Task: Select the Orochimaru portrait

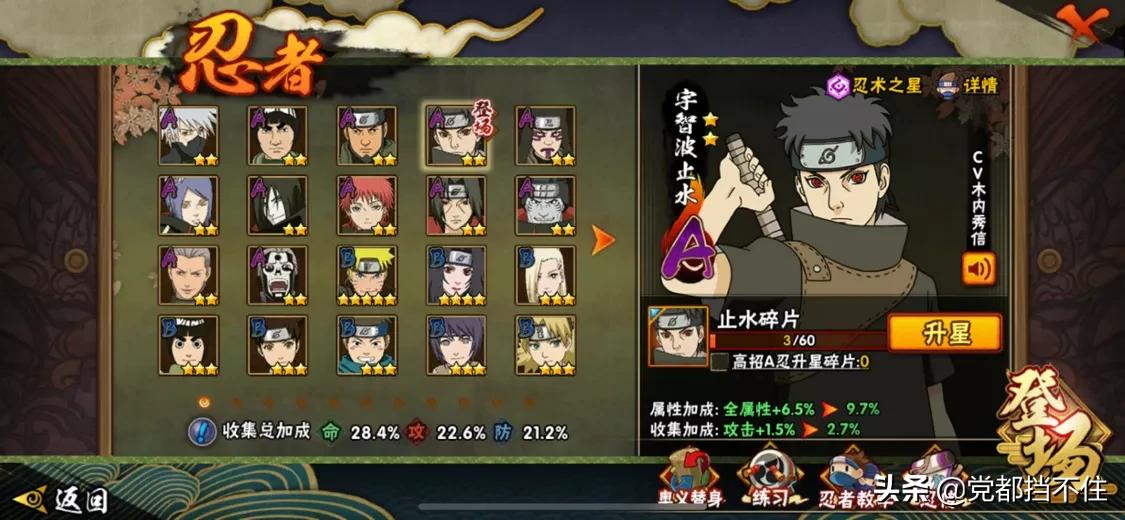Action: coord(277,205)
